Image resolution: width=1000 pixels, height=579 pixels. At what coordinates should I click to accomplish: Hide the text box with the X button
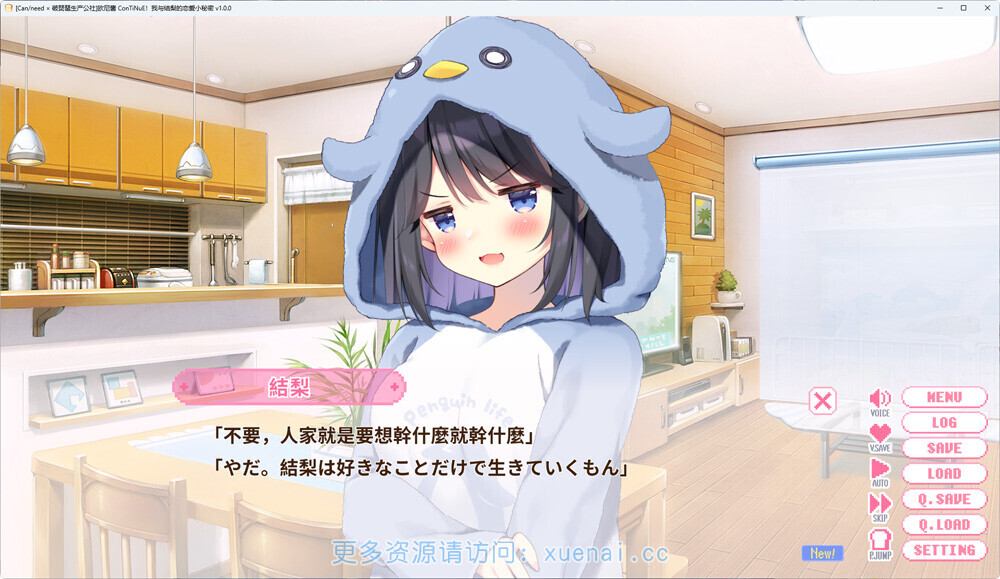click(822, 401)
